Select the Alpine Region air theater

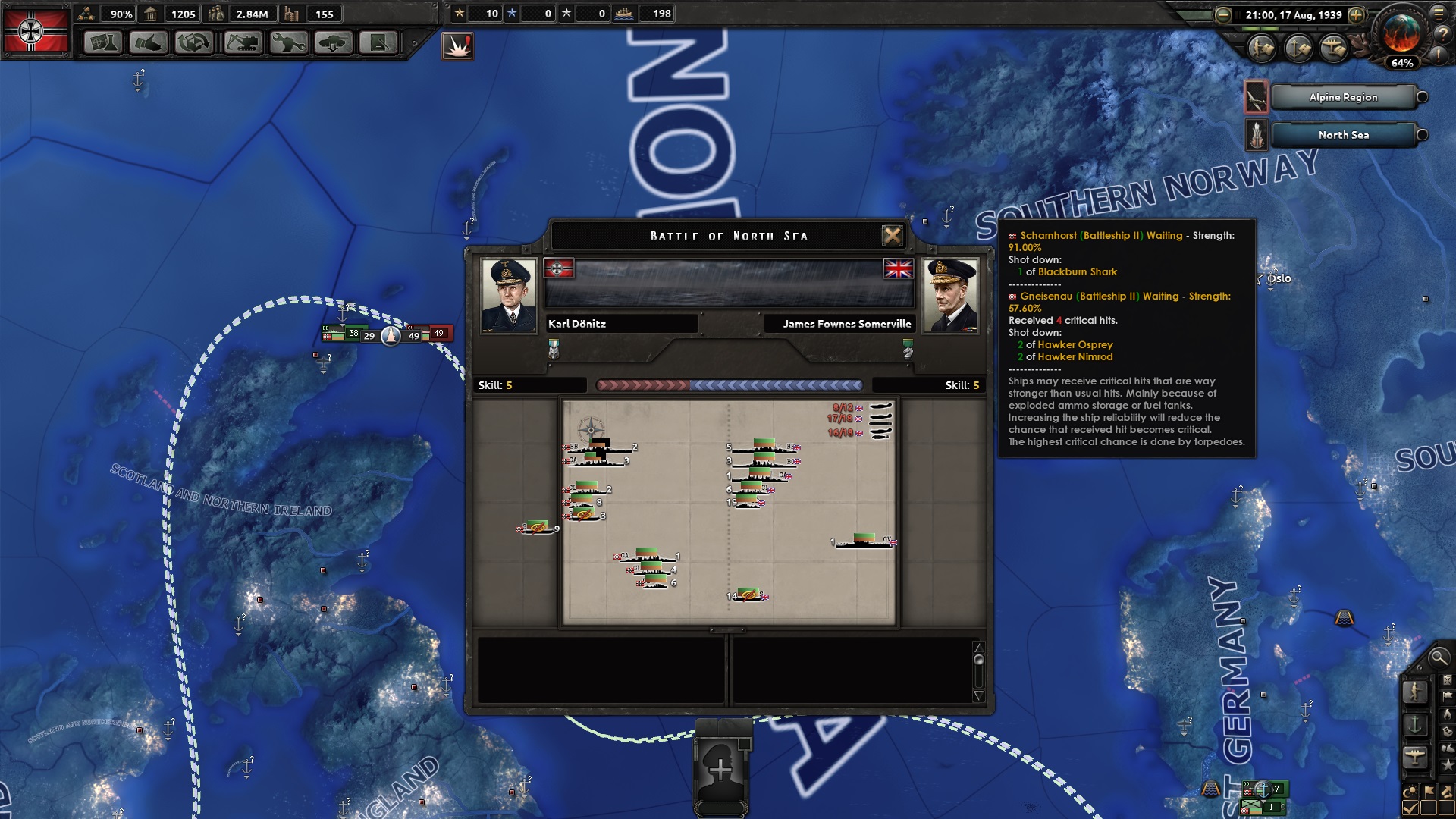(x=1343, y=97)
